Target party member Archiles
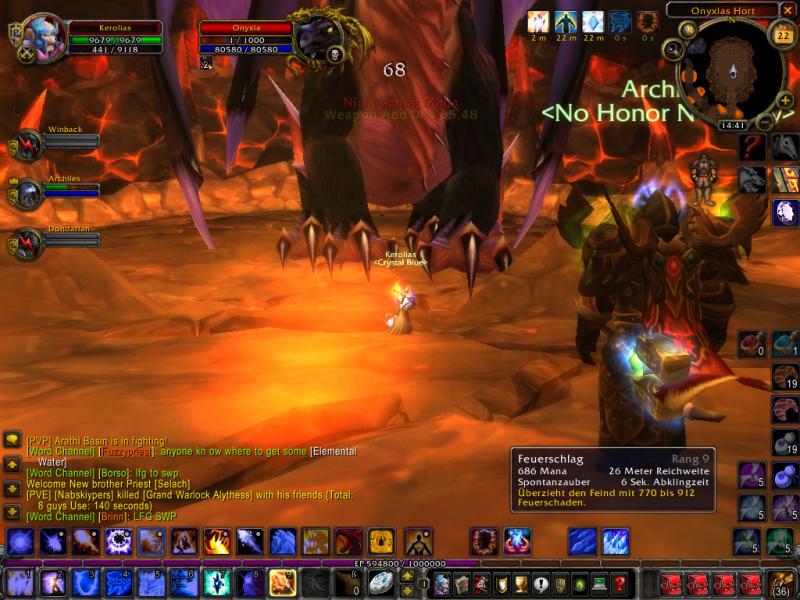 click(26, 194)
